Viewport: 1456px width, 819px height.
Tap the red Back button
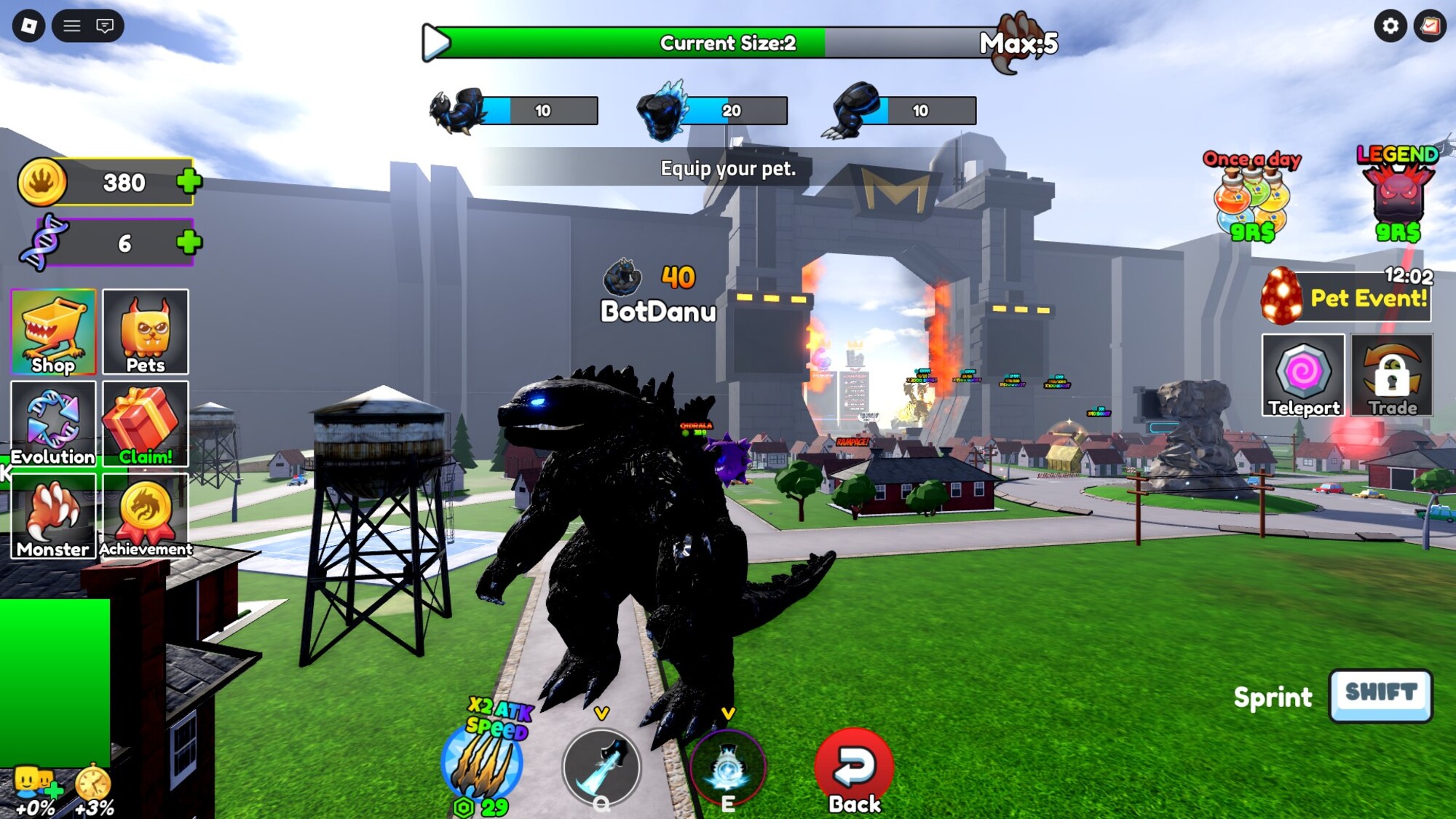click(x=854, y=769)
